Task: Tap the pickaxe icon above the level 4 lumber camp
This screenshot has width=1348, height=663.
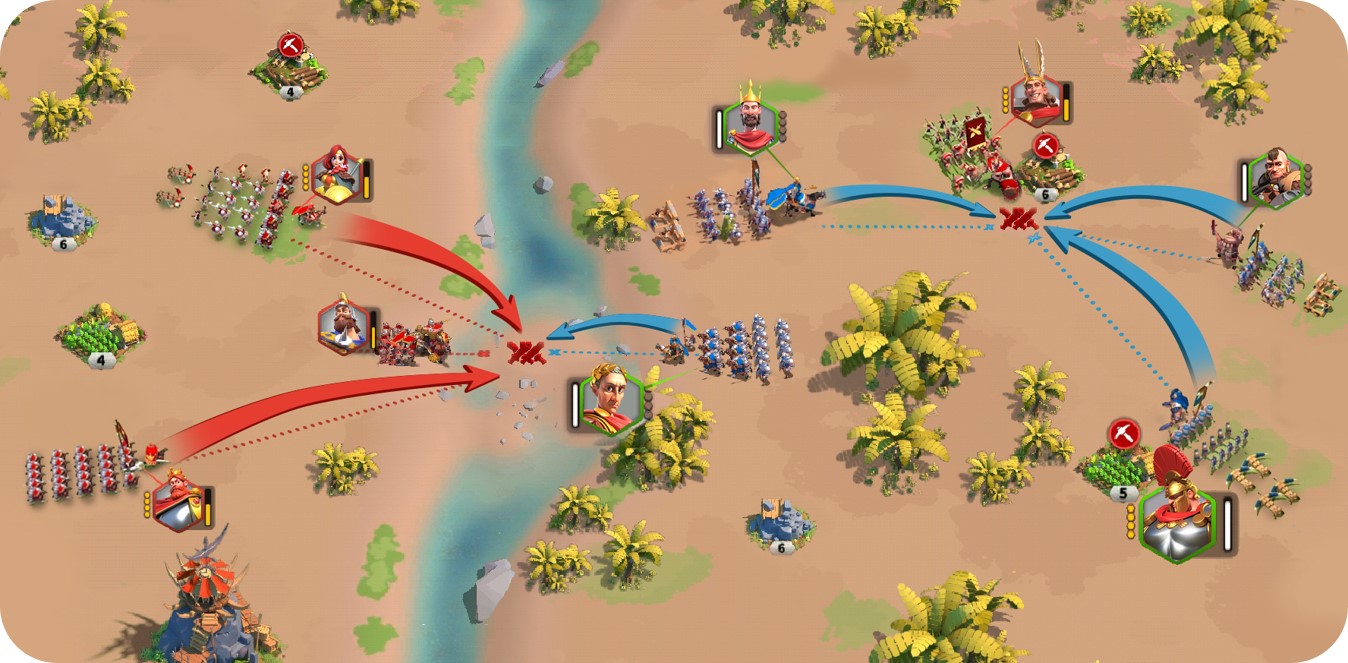Action: click(291, 46)
